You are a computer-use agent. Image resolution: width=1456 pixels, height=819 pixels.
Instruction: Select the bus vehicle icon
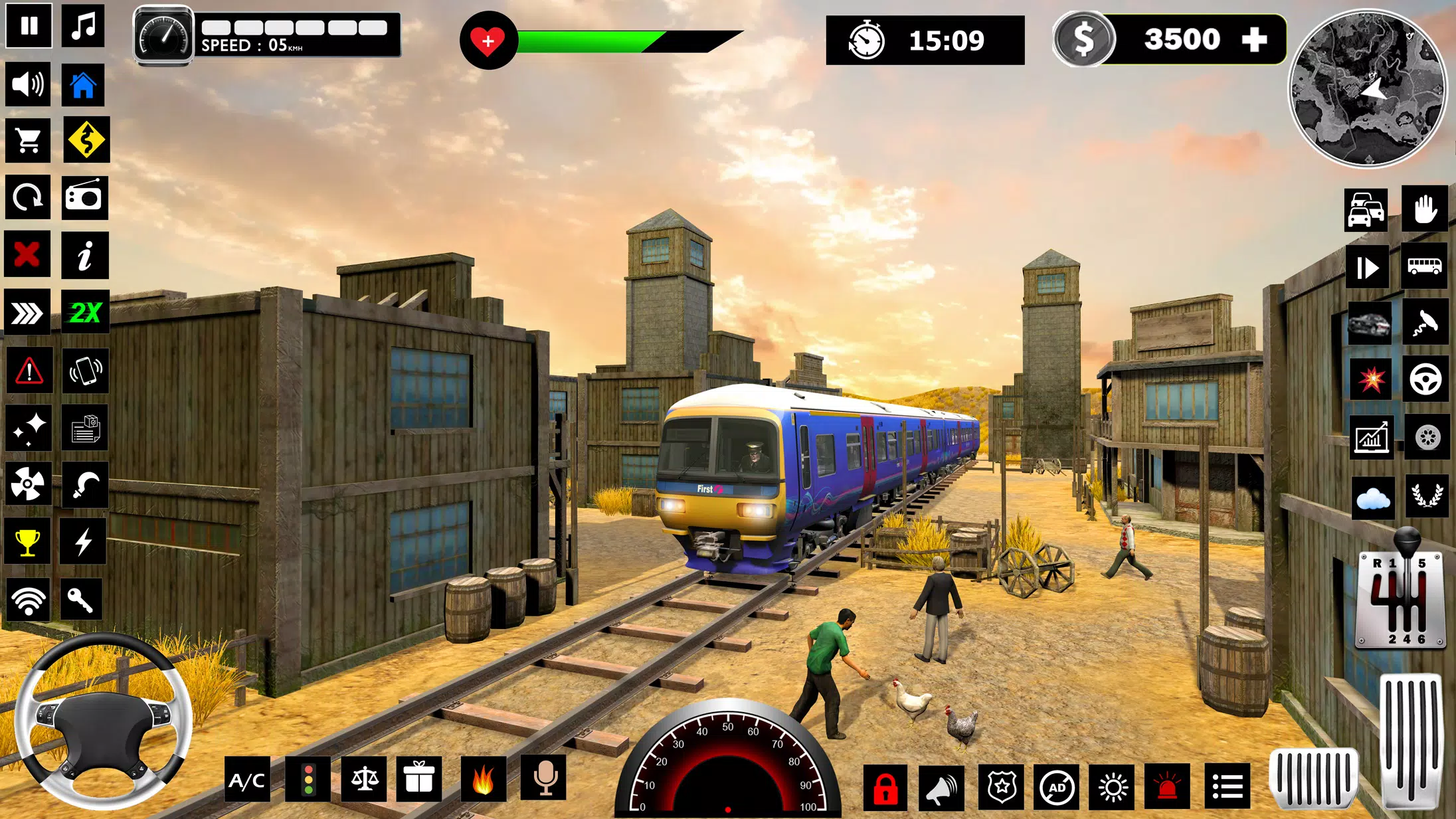click(1424, 267)
